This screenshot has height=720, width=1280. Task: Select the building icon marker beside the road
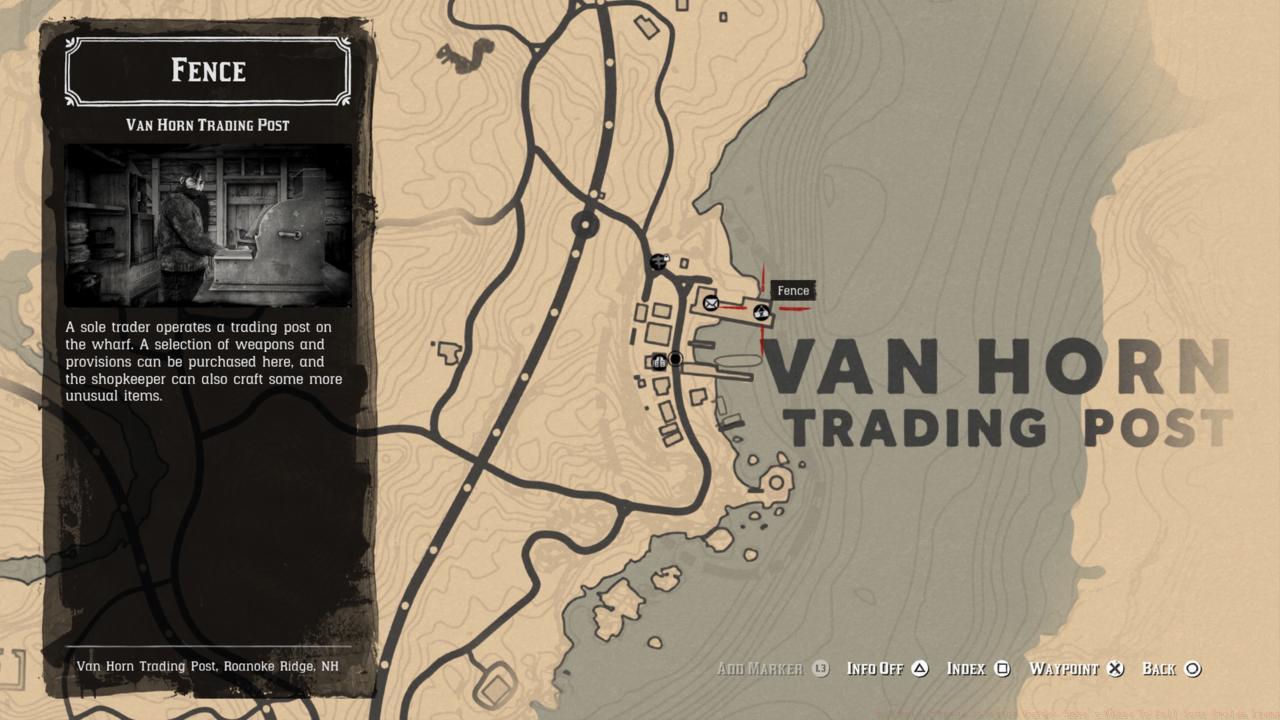(659, 362)
